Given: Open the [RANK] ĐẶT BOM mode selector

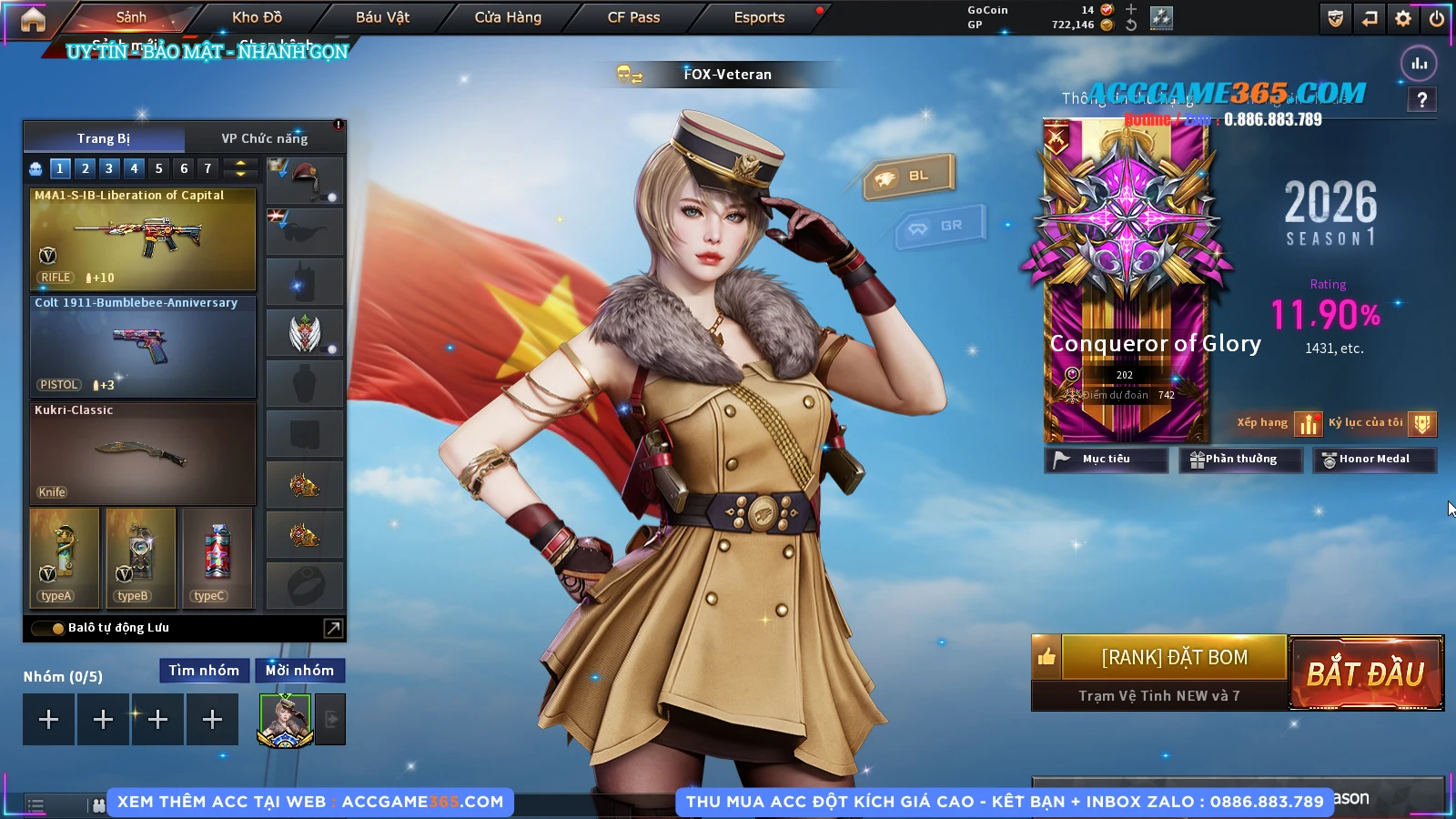Looking at the screenshot, I should [1174, 657].
